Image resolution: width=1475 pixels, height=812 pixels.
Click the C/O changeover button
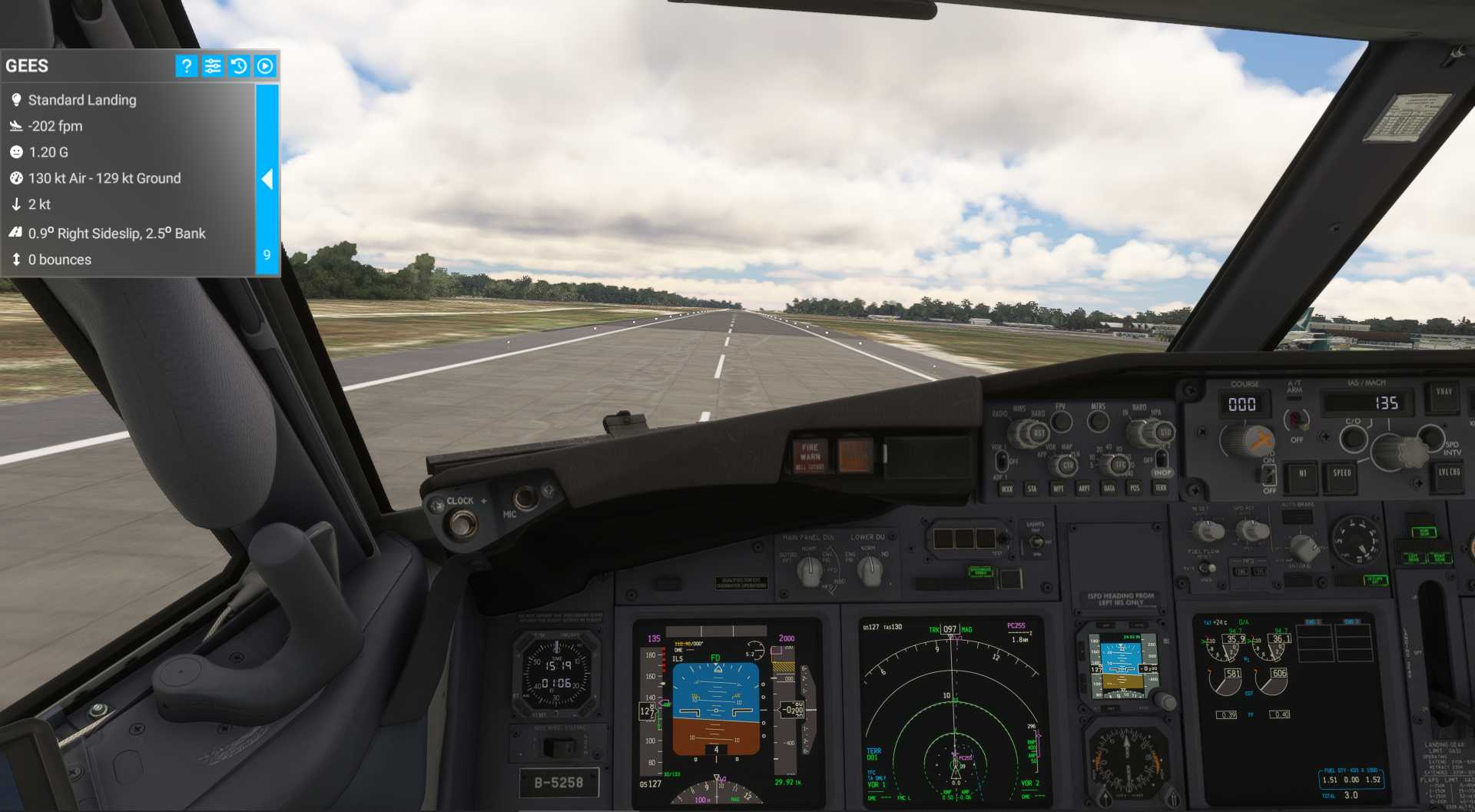click(x=1353, y=439)
